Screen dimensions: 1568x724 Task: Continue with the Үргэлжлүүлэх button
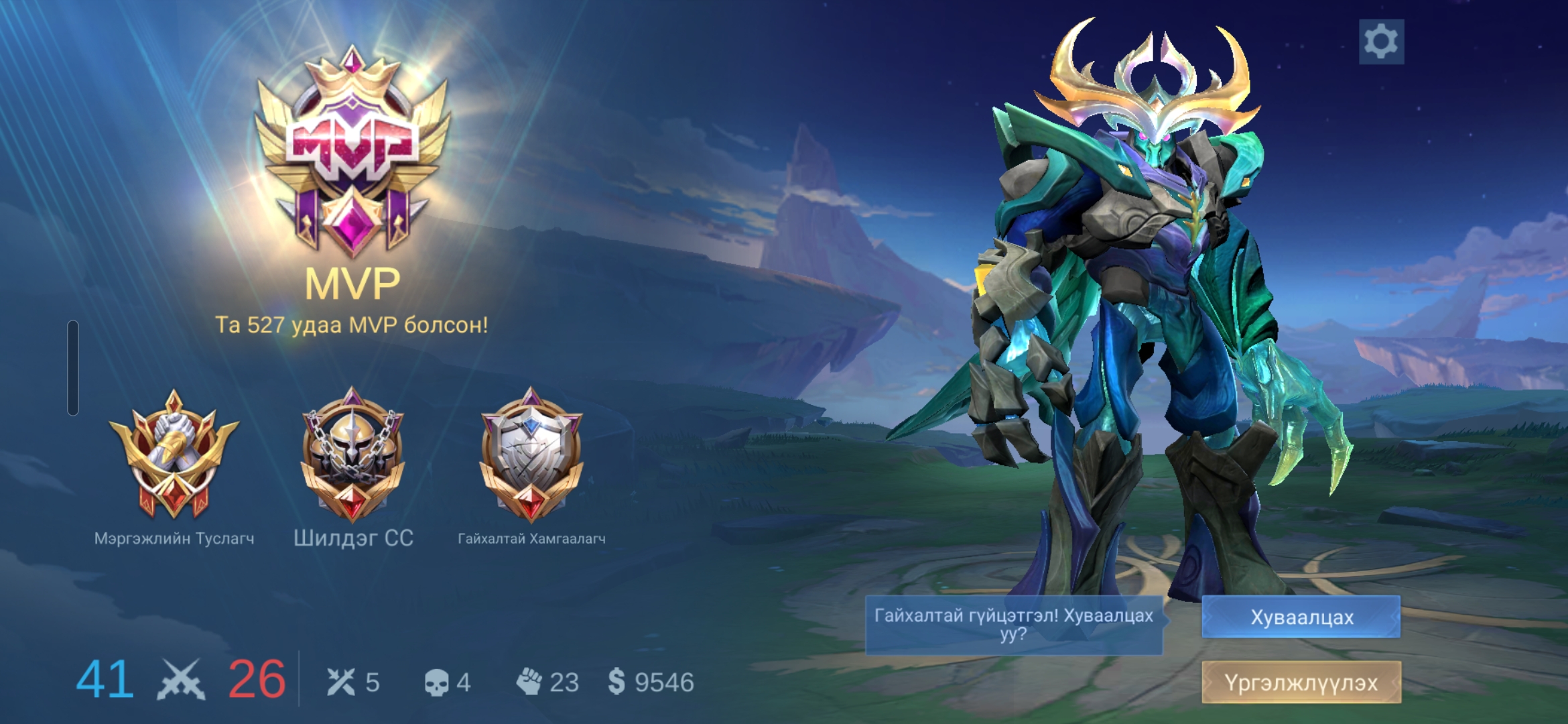coord(1301,682)
